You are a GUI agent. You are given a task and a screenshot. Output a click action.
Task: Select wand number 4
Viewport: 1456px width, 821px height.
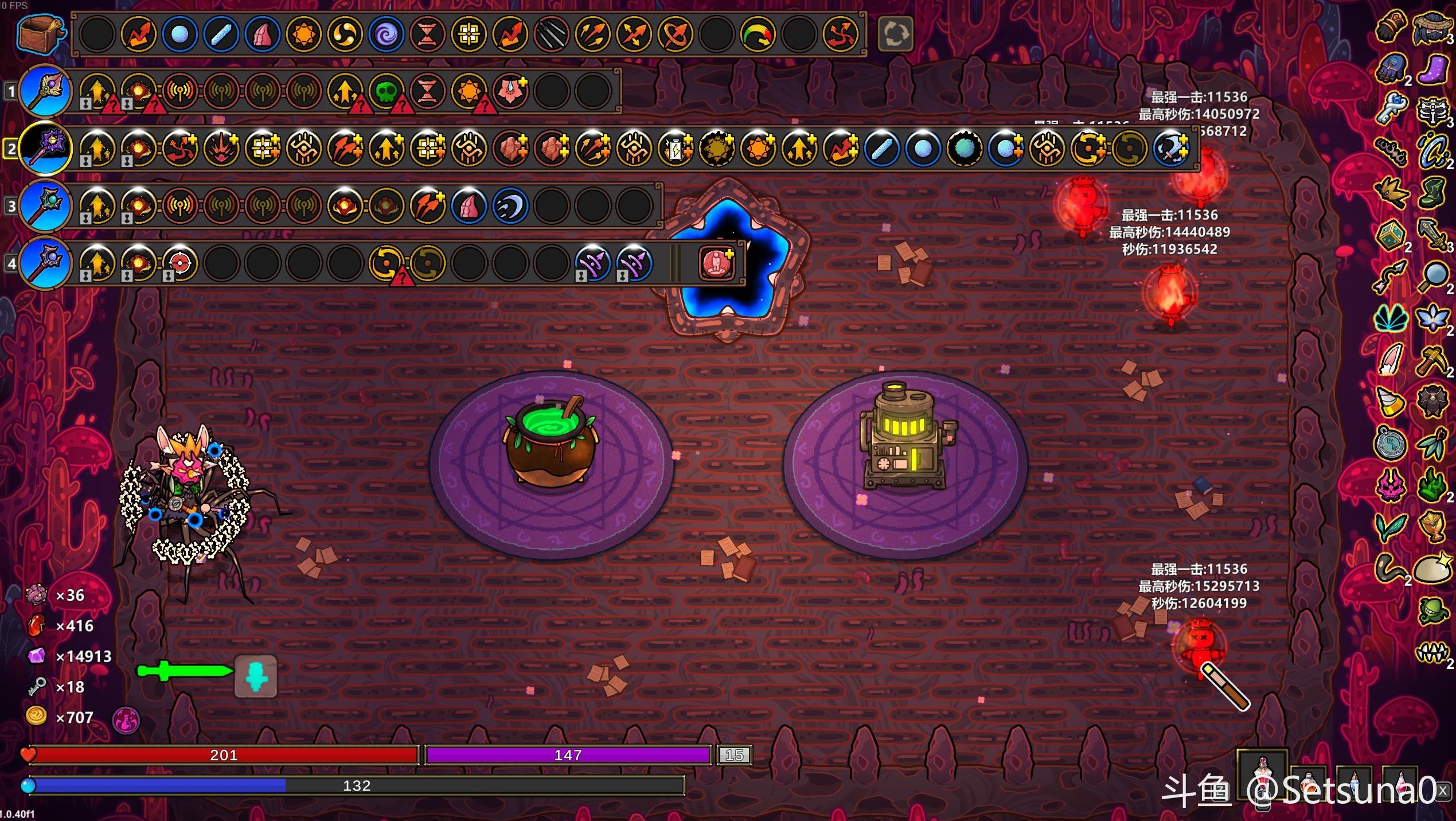(x=45, y=263)
